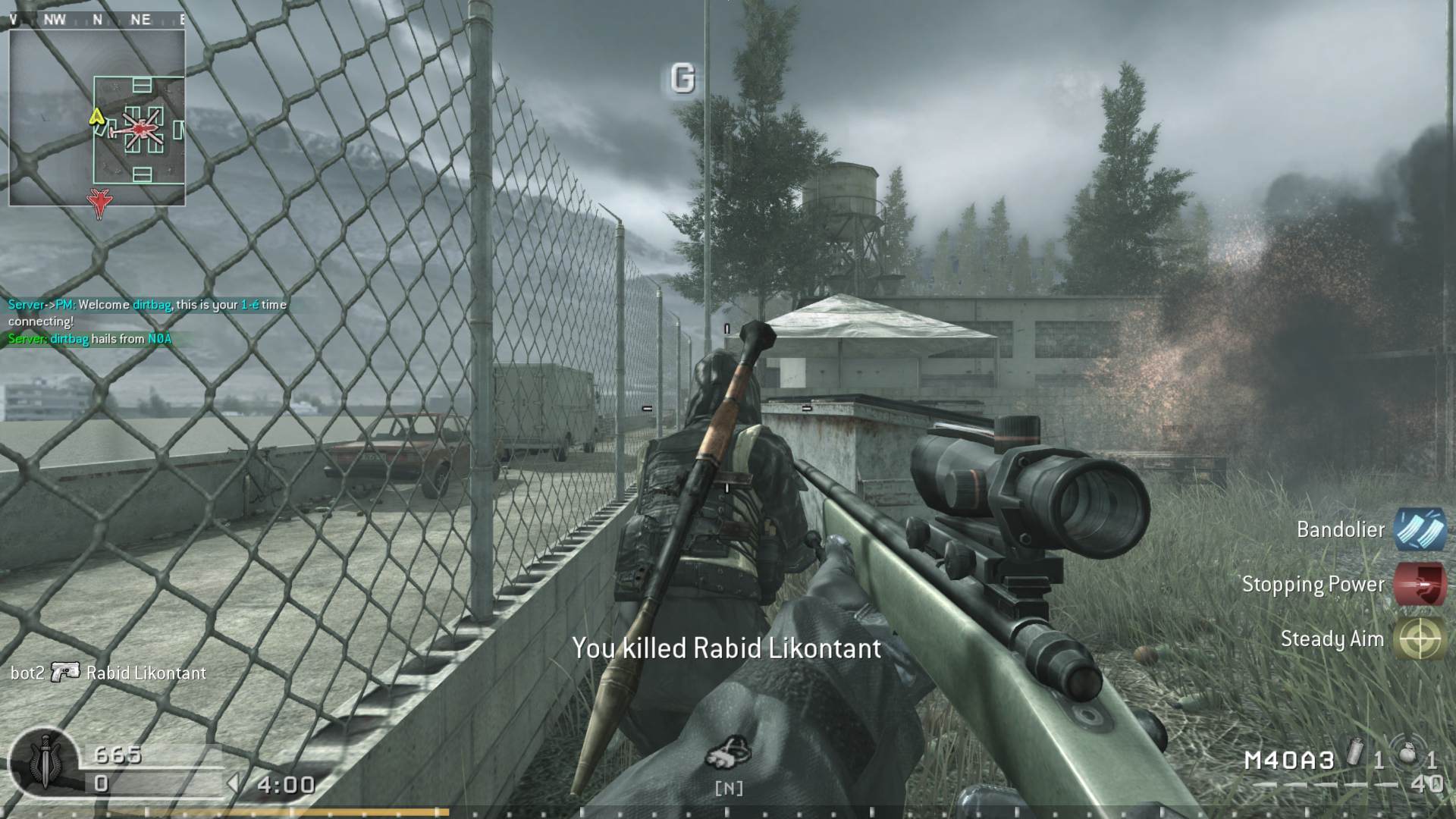The height and width of the screenshot is (819, 1456).
Task: Click the score value 665
Action: 119,755
